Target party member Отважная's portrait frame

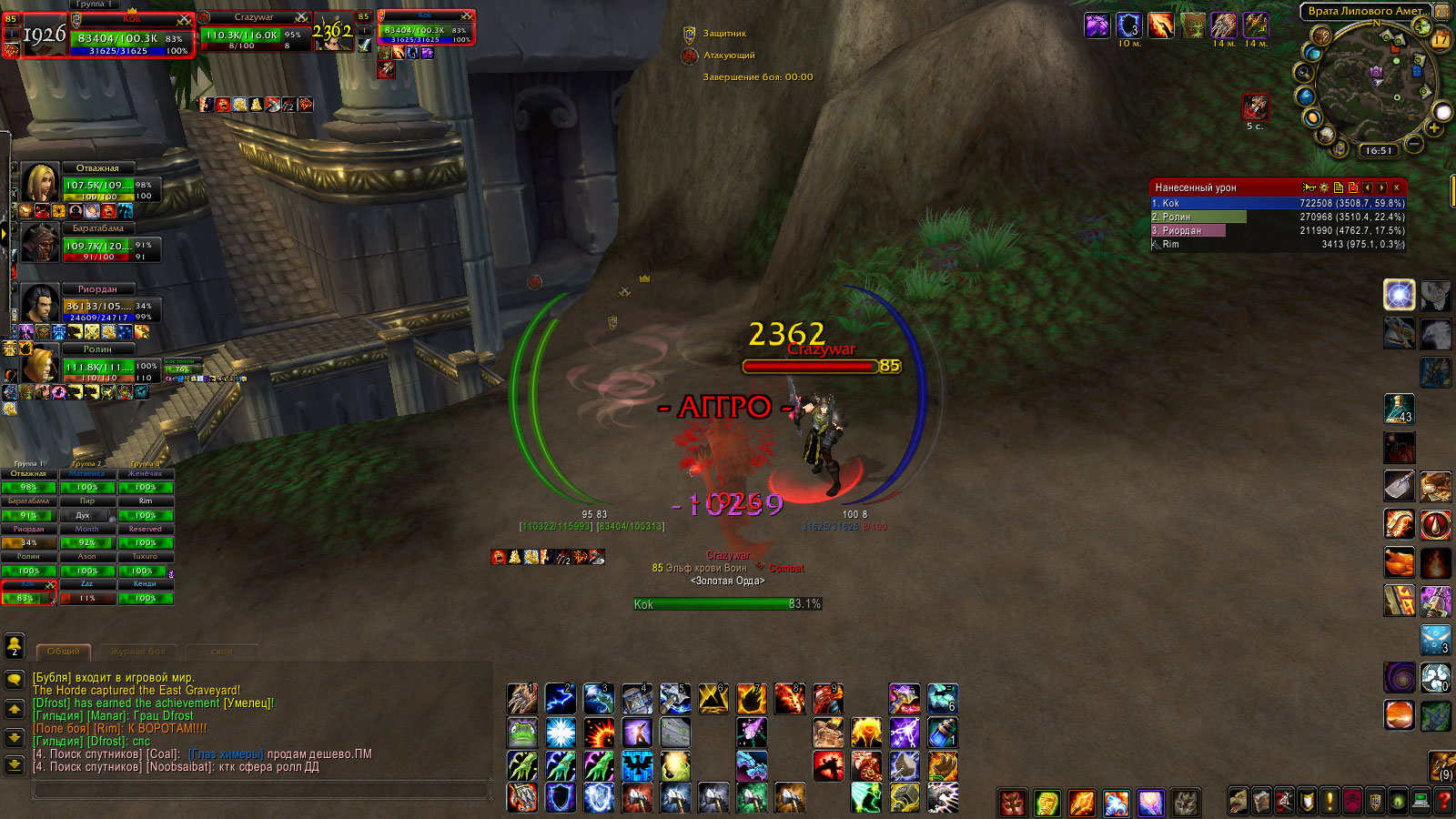(x=40, y=183)
